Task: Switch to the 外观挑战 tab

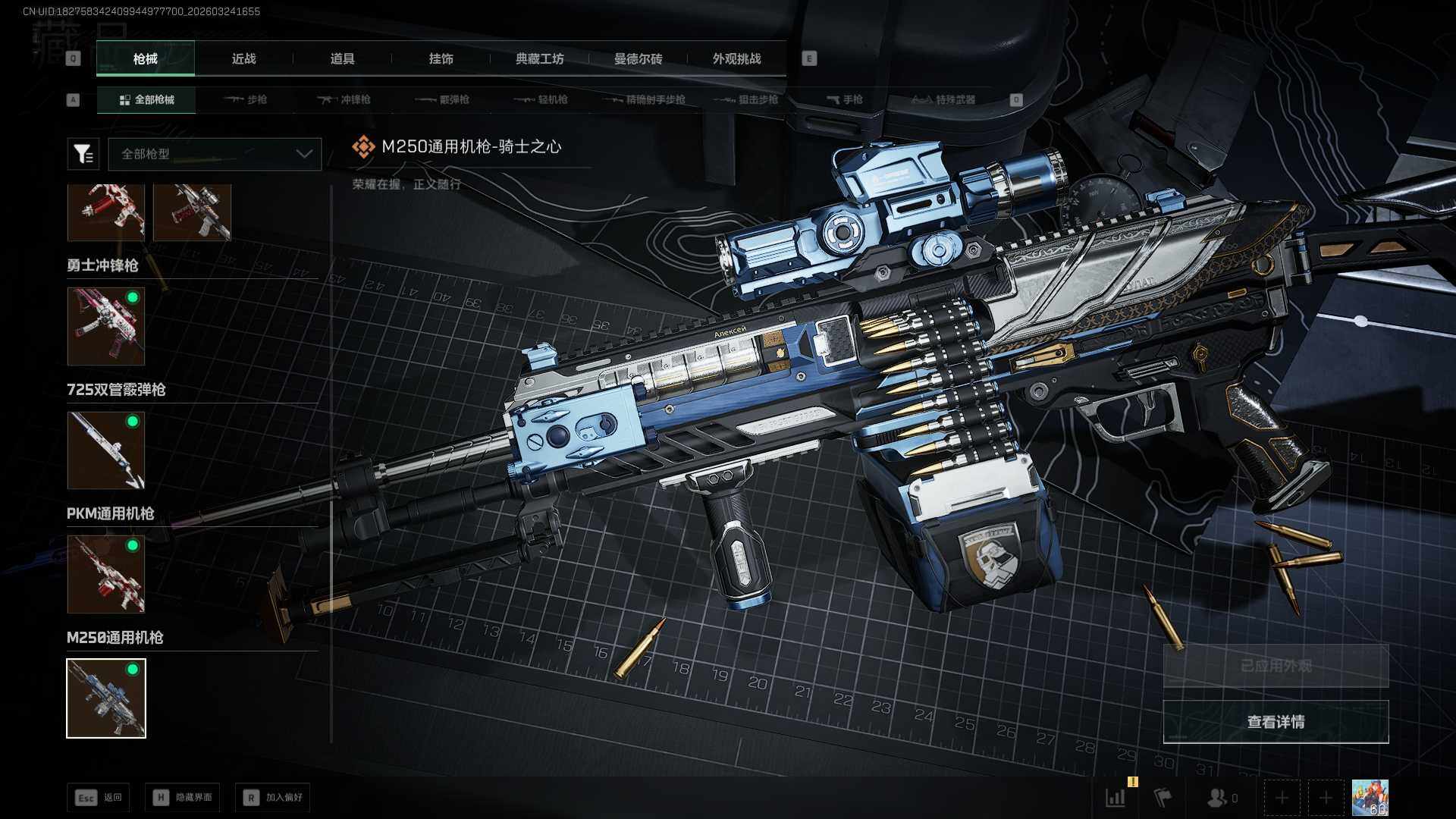Action: coord(736,59)
